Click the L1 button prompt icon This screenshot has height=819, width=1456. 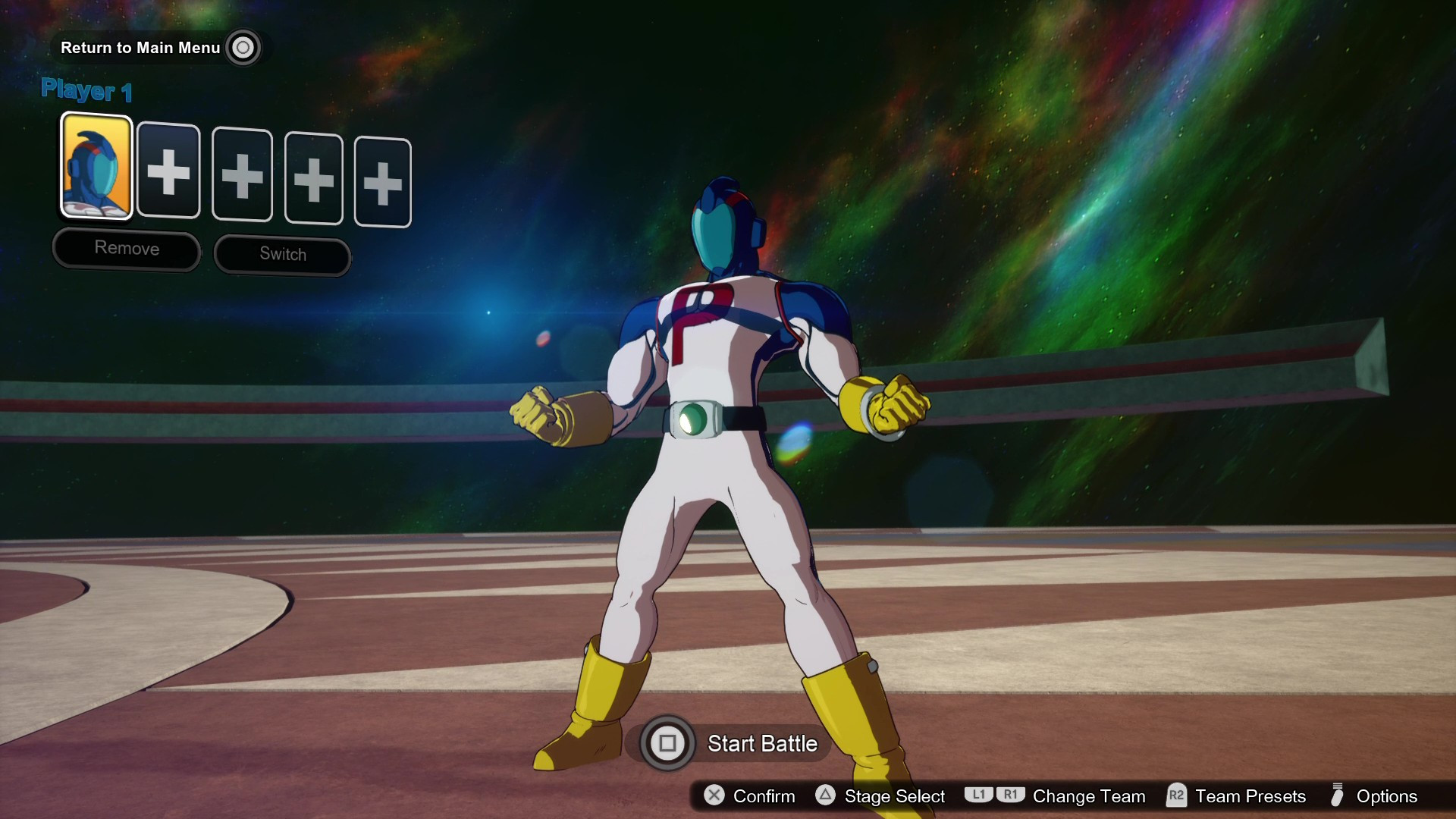978,795
